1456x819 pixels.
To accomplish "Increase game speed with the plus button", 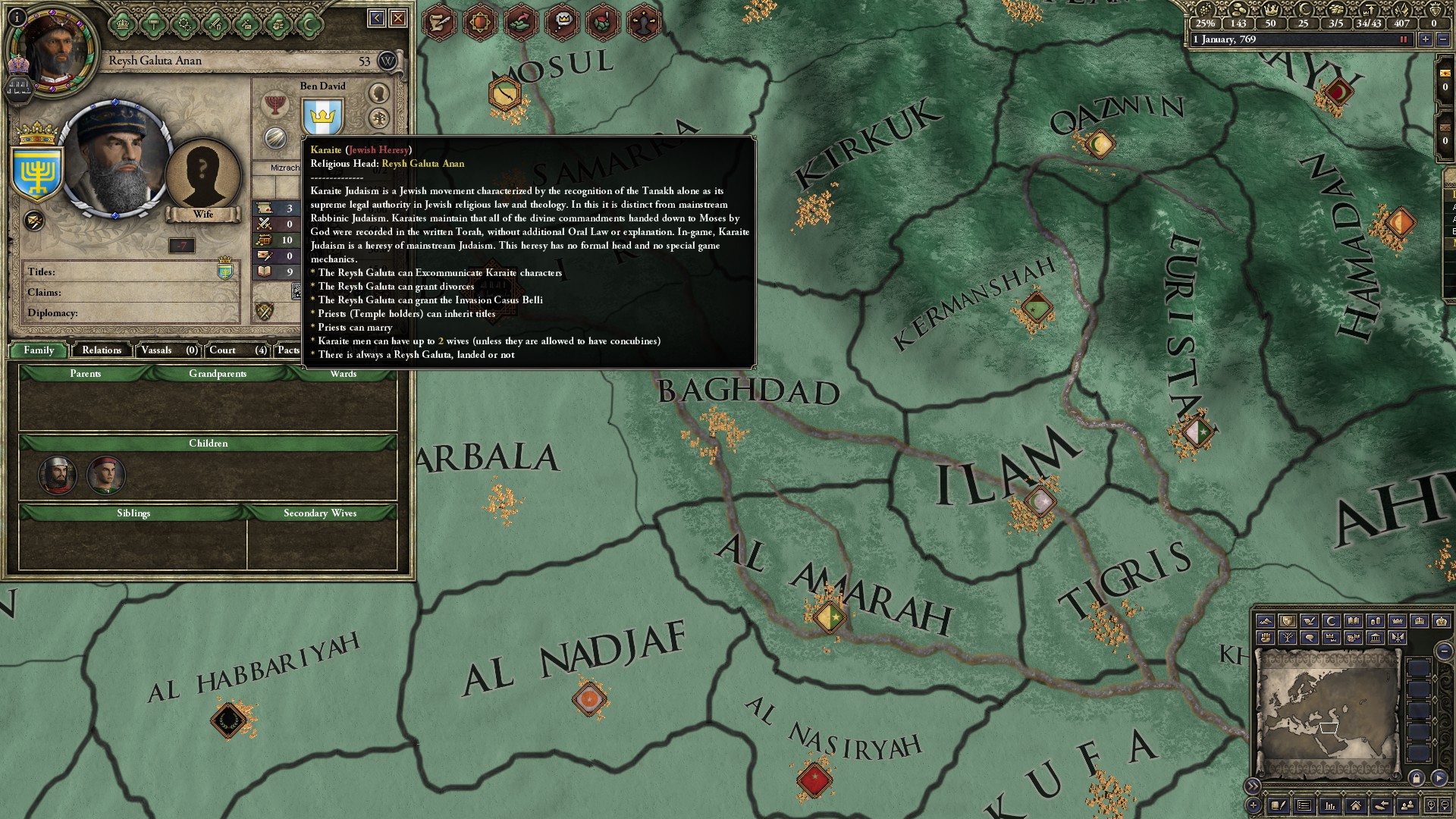I will pyautogui.click(x=1426, y=39).
